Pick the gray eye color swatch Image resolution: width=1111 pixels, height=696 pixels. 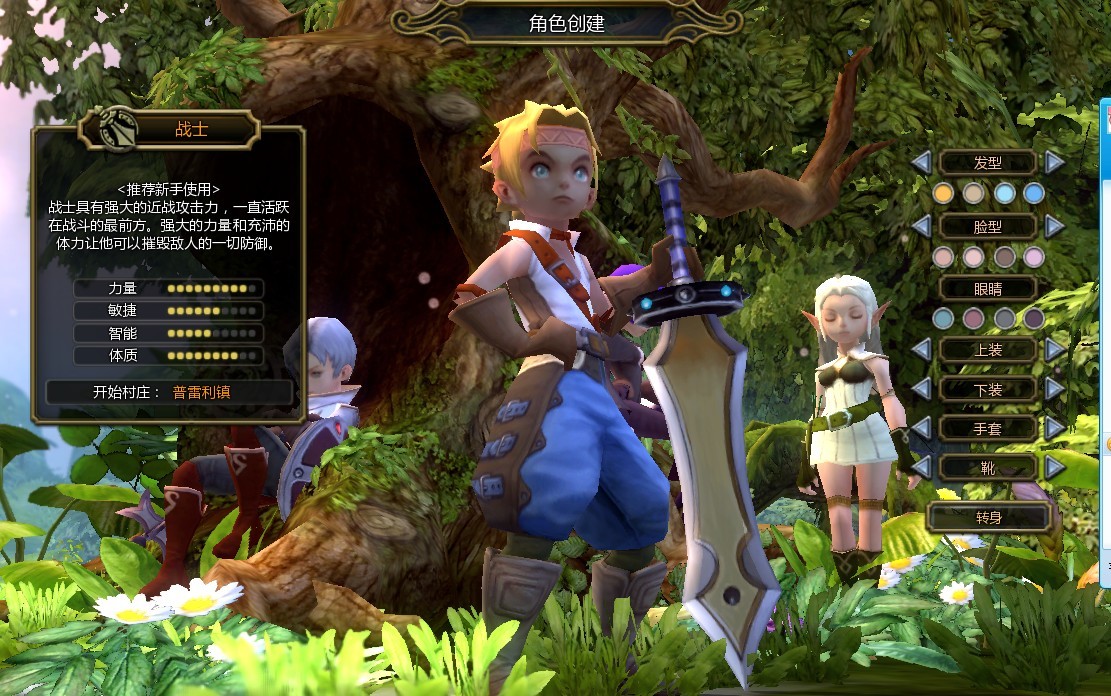(1004, 318)
